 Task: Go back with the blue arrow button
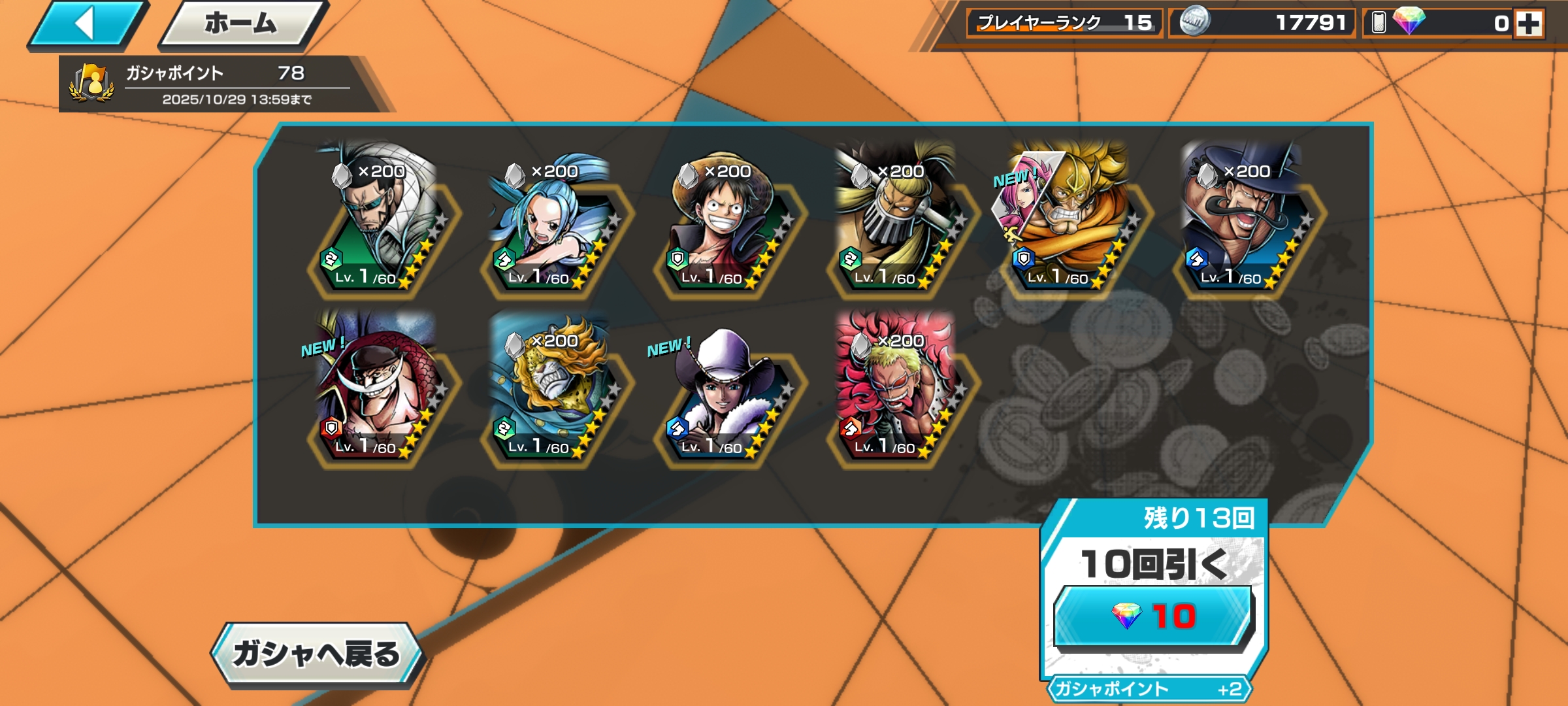pos(86,25)
